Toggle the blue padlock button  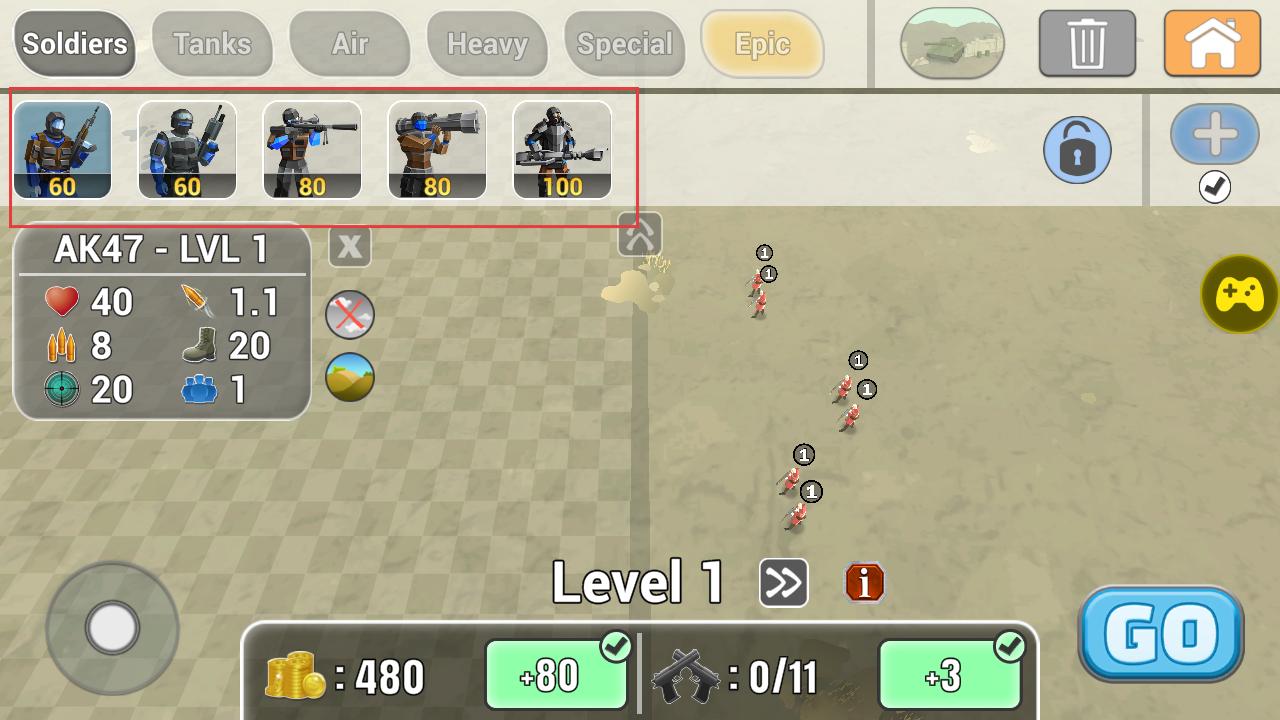click(x=1077, y=150)
